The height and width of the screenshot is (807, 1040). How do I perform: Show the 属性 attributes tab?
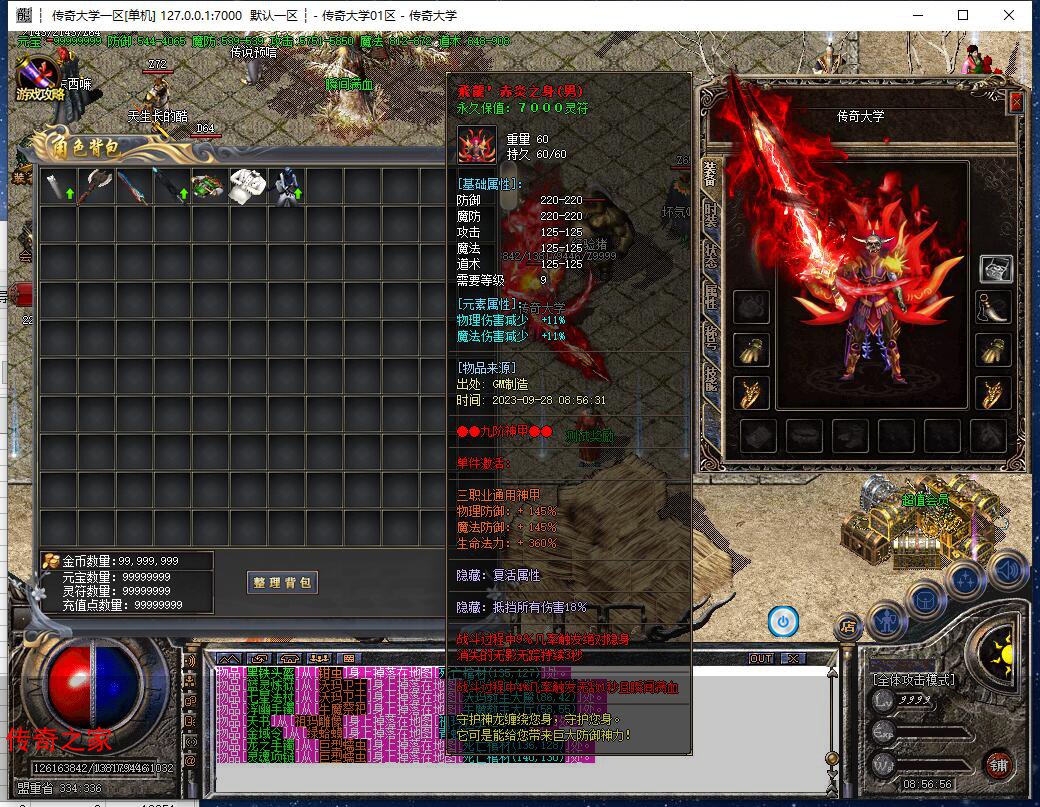pos(710,294)
